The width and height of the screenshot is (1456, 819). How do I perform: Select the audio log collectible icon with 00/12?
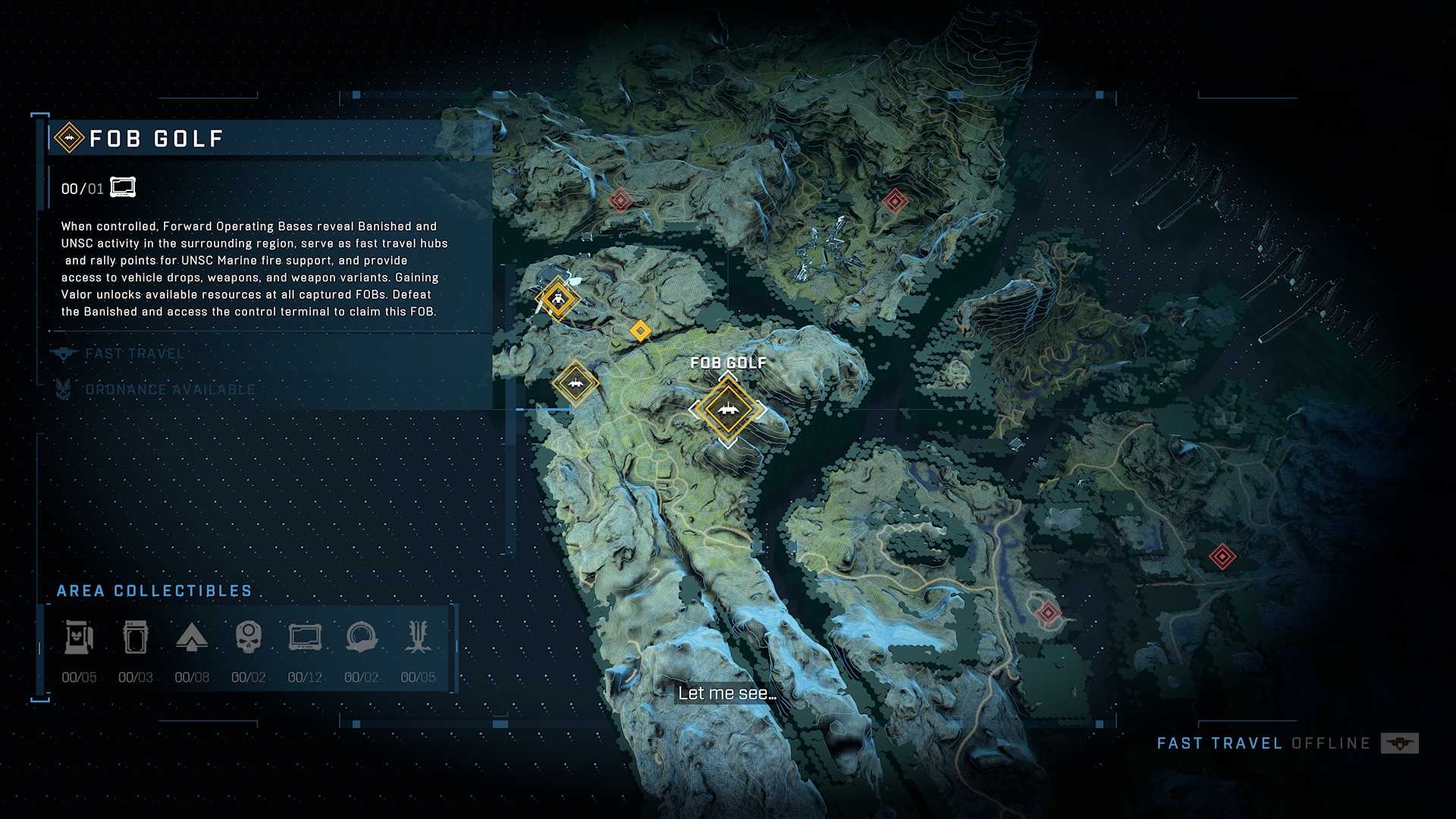click(x=305, y=638)
